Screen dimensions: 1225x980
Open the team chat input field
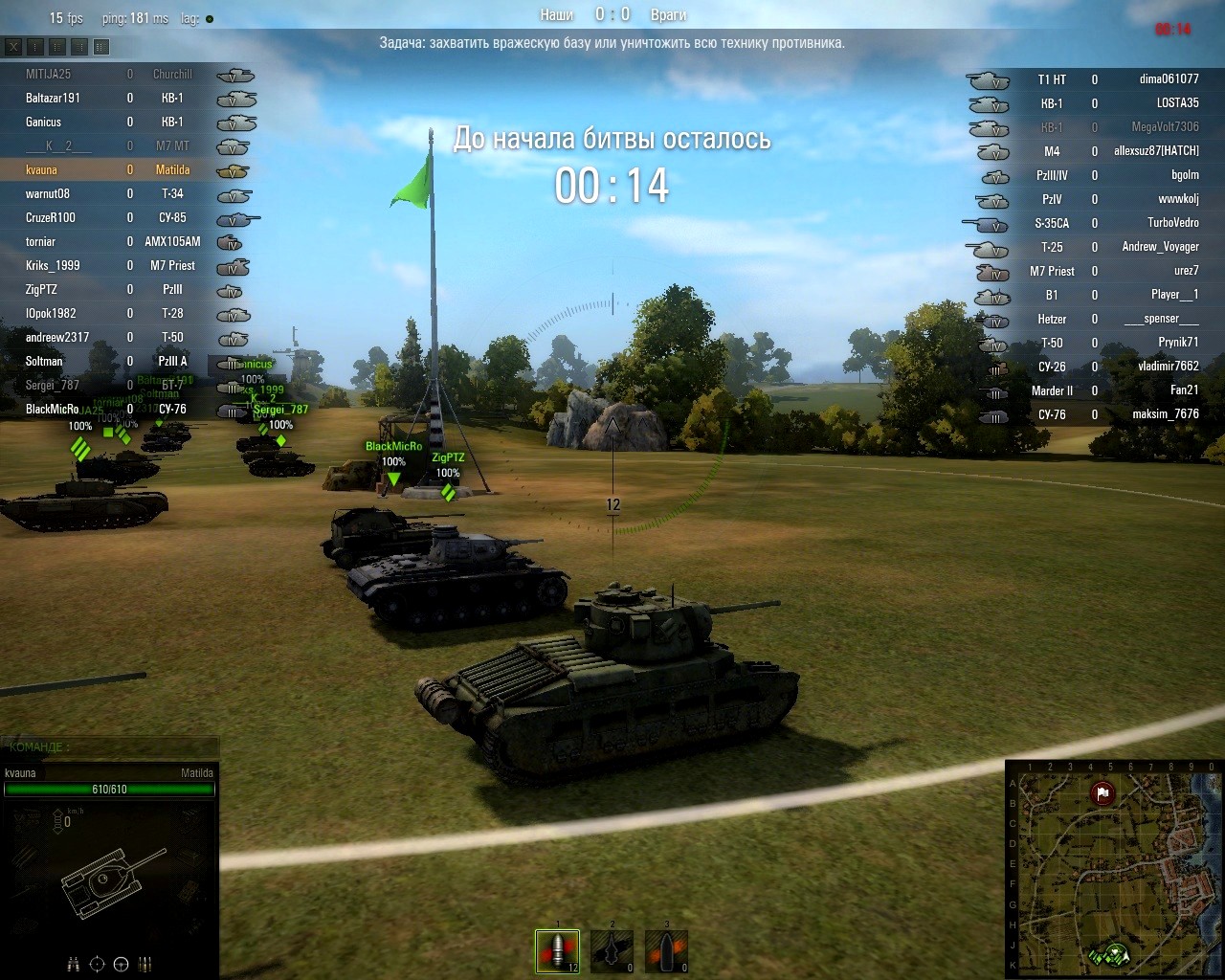(x=110, y=746)
